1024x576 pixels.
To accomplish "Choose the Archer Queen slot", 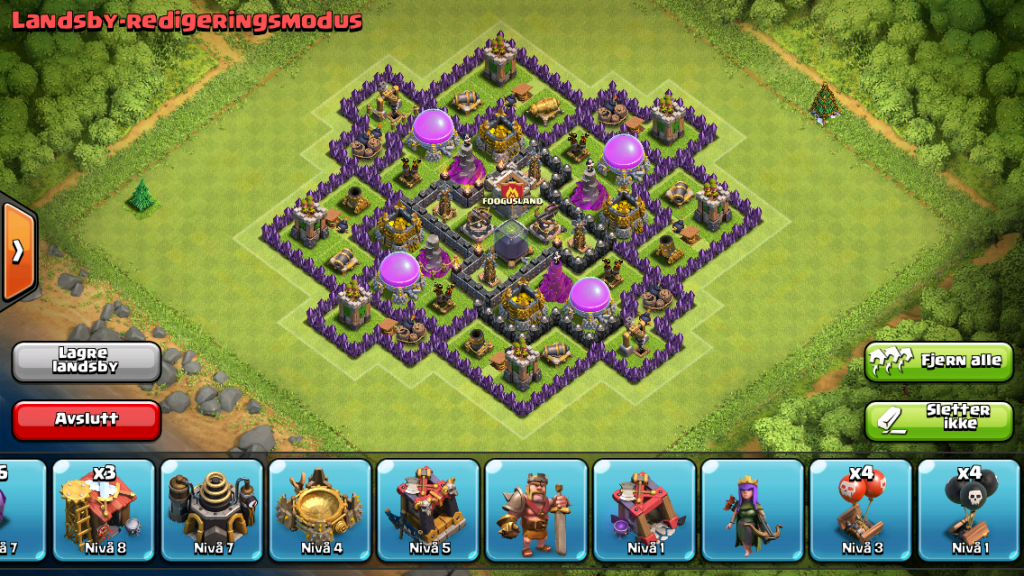I will (751, 510).
